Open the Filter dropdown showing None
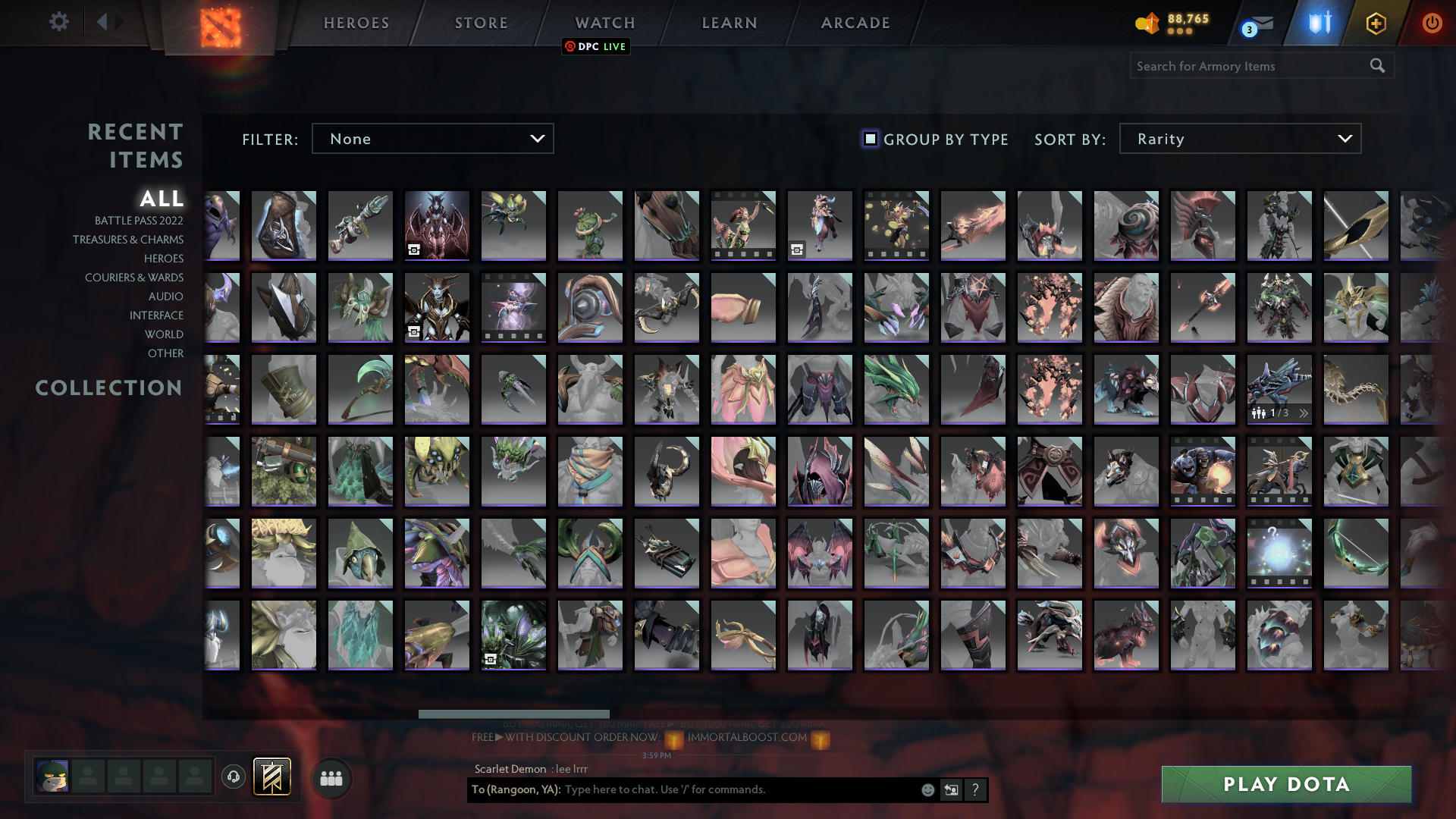Screen dimensions: 1456x819 click(432, 139)
